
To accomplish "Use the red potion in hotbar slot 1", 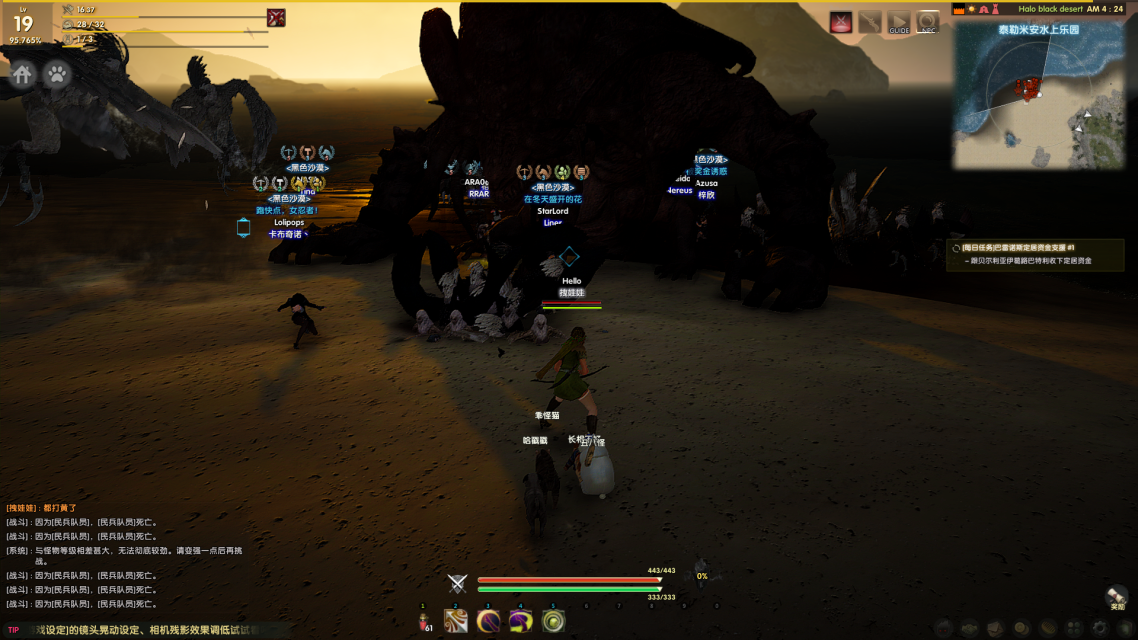I will coord(424,621).
